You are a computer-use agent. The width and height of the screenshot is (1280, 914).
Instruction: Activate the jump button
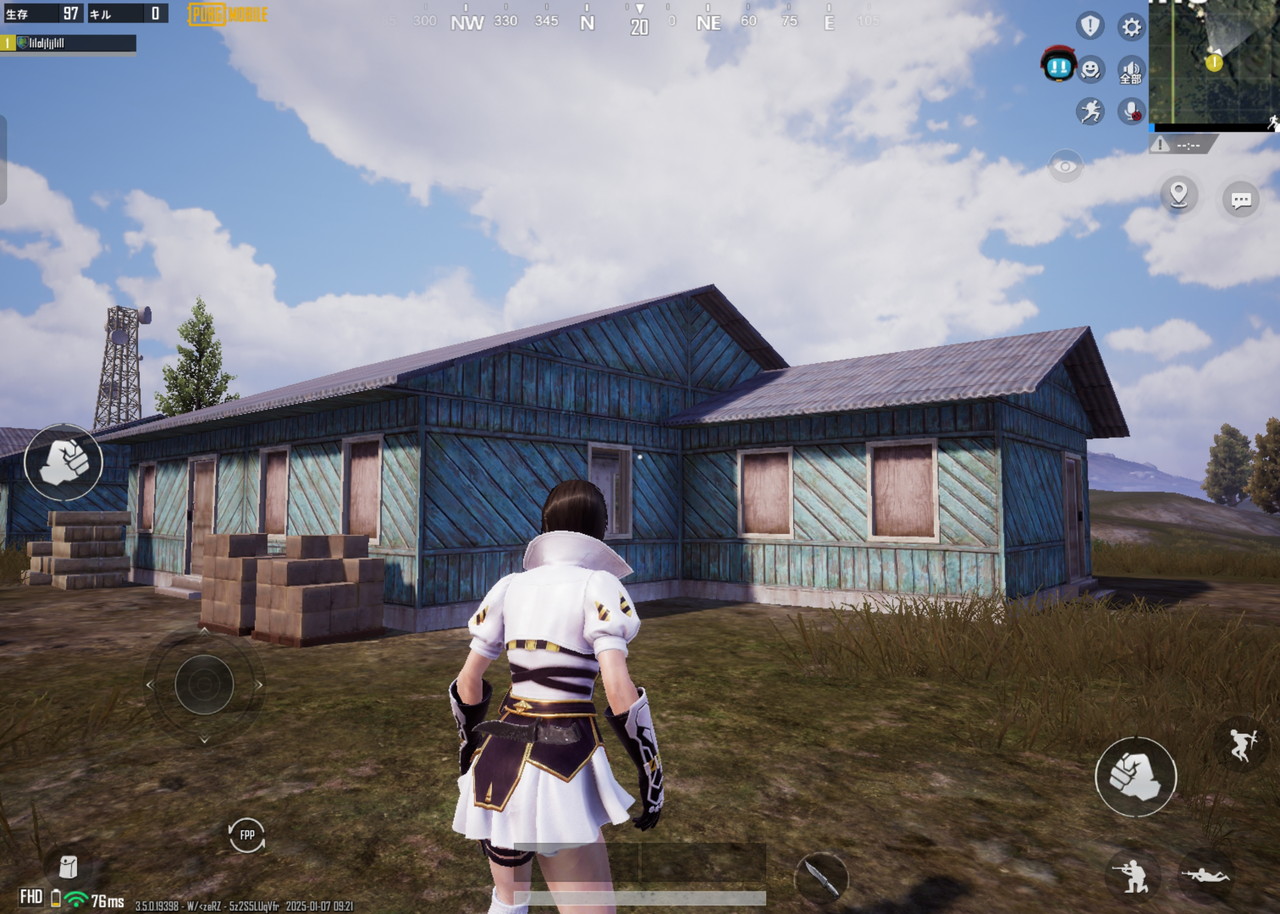(1241, 745)
